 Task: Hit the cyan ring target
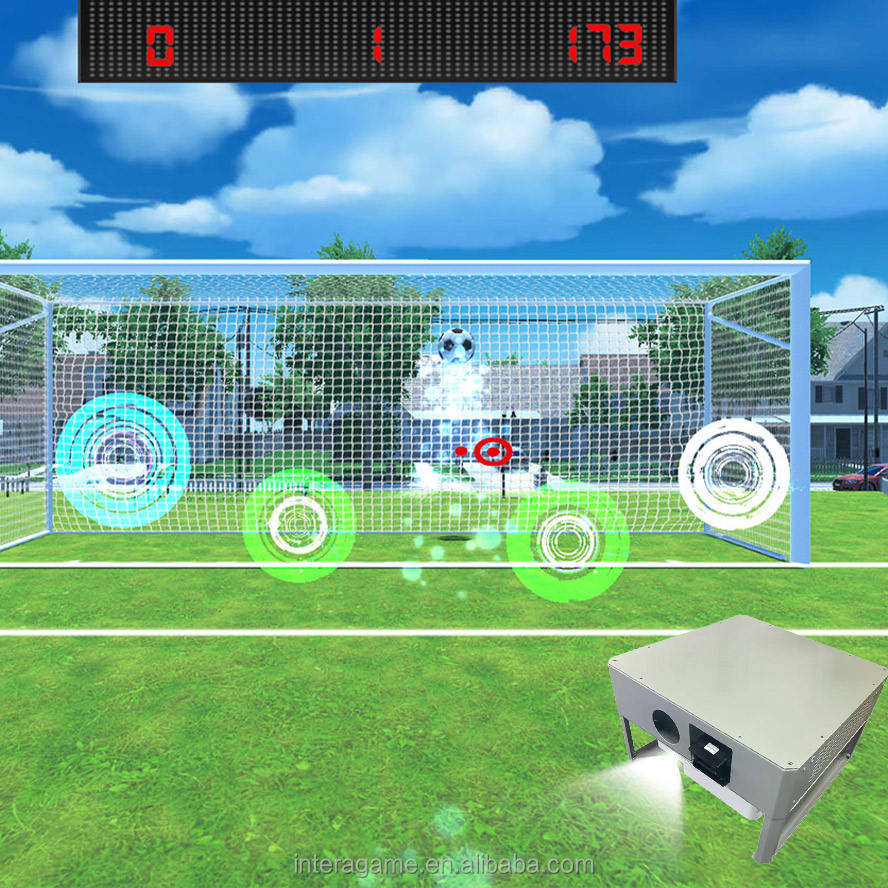tap(124, 460)
